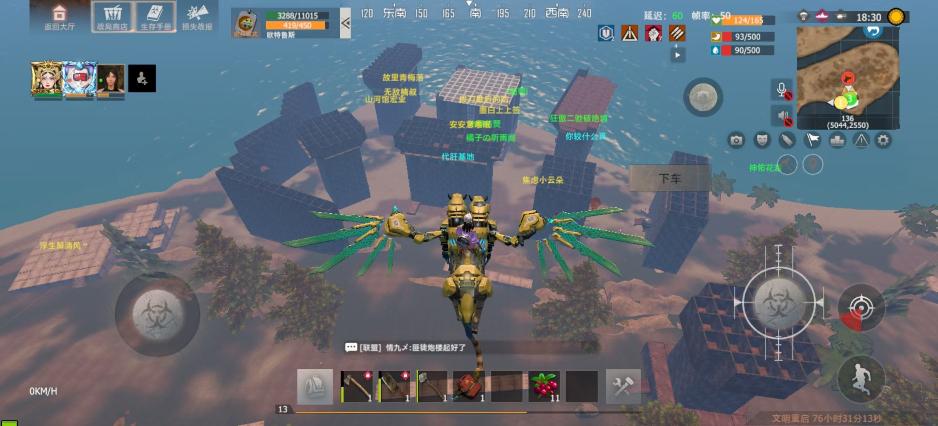Take a screenshot with the camera icon

[x=737, y=141]
